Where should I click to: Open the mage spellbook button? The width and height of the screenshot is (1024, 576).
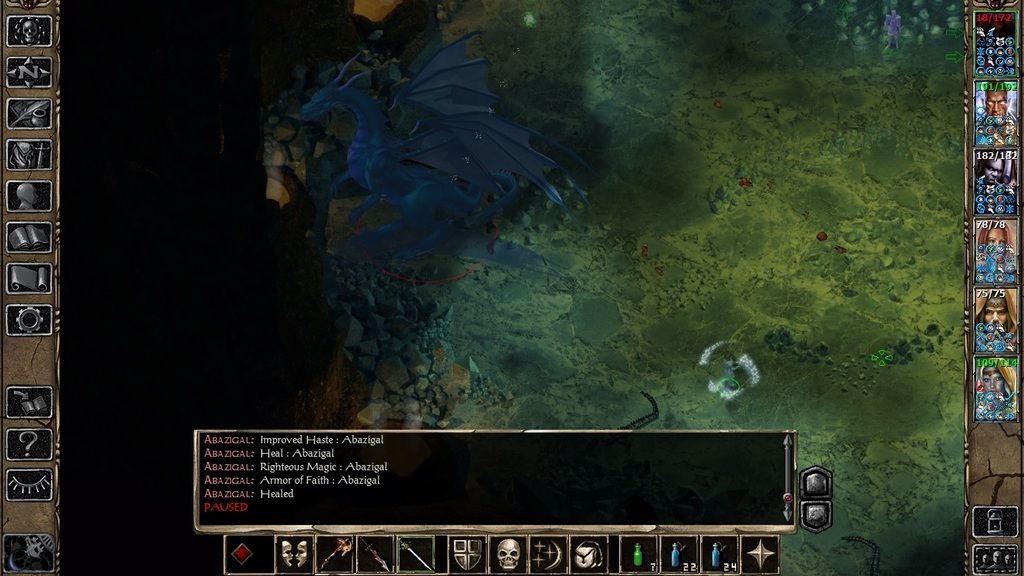29,237
